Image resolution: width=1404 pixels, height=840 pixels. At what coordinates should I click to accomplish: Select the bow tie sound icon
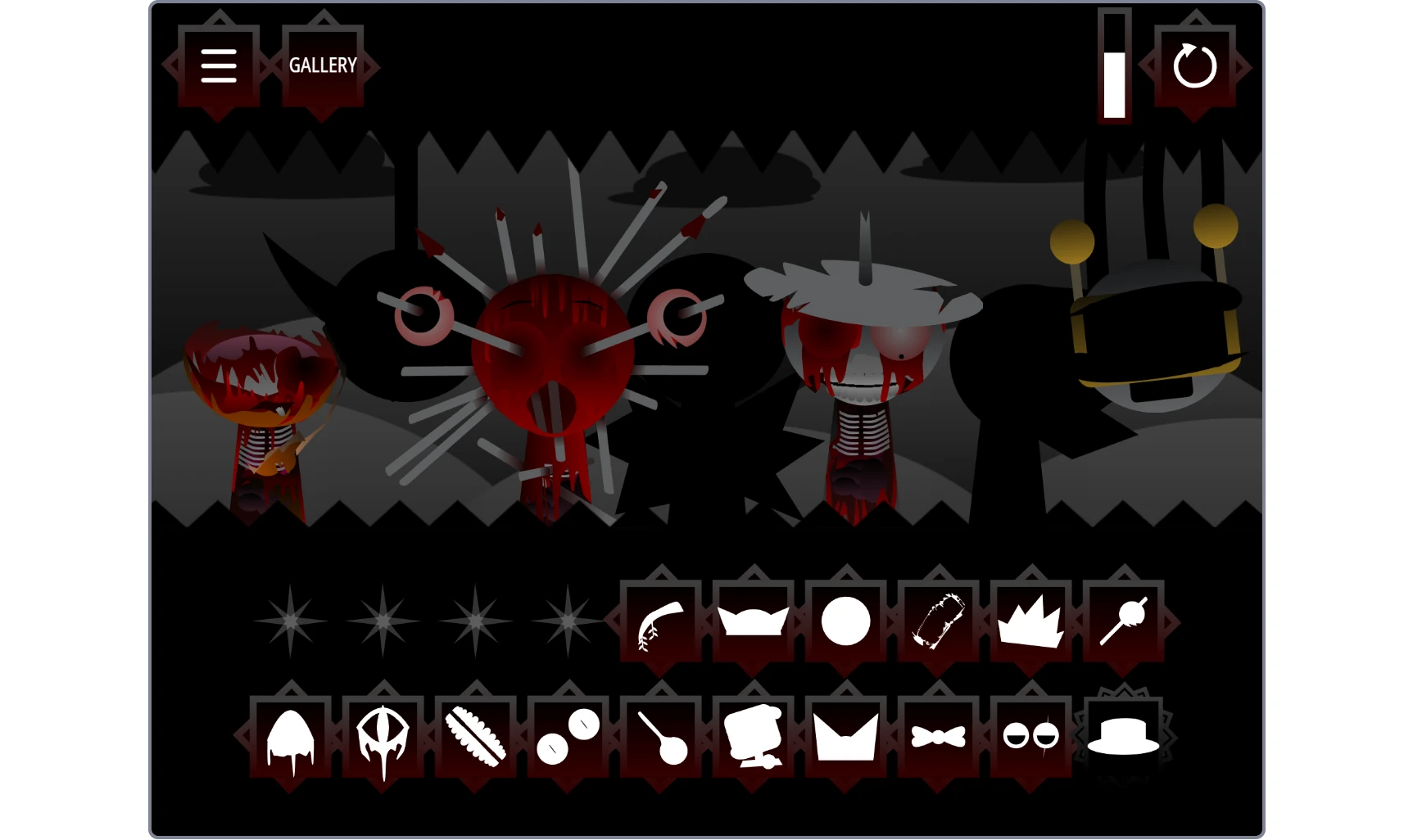pos(940,737)
